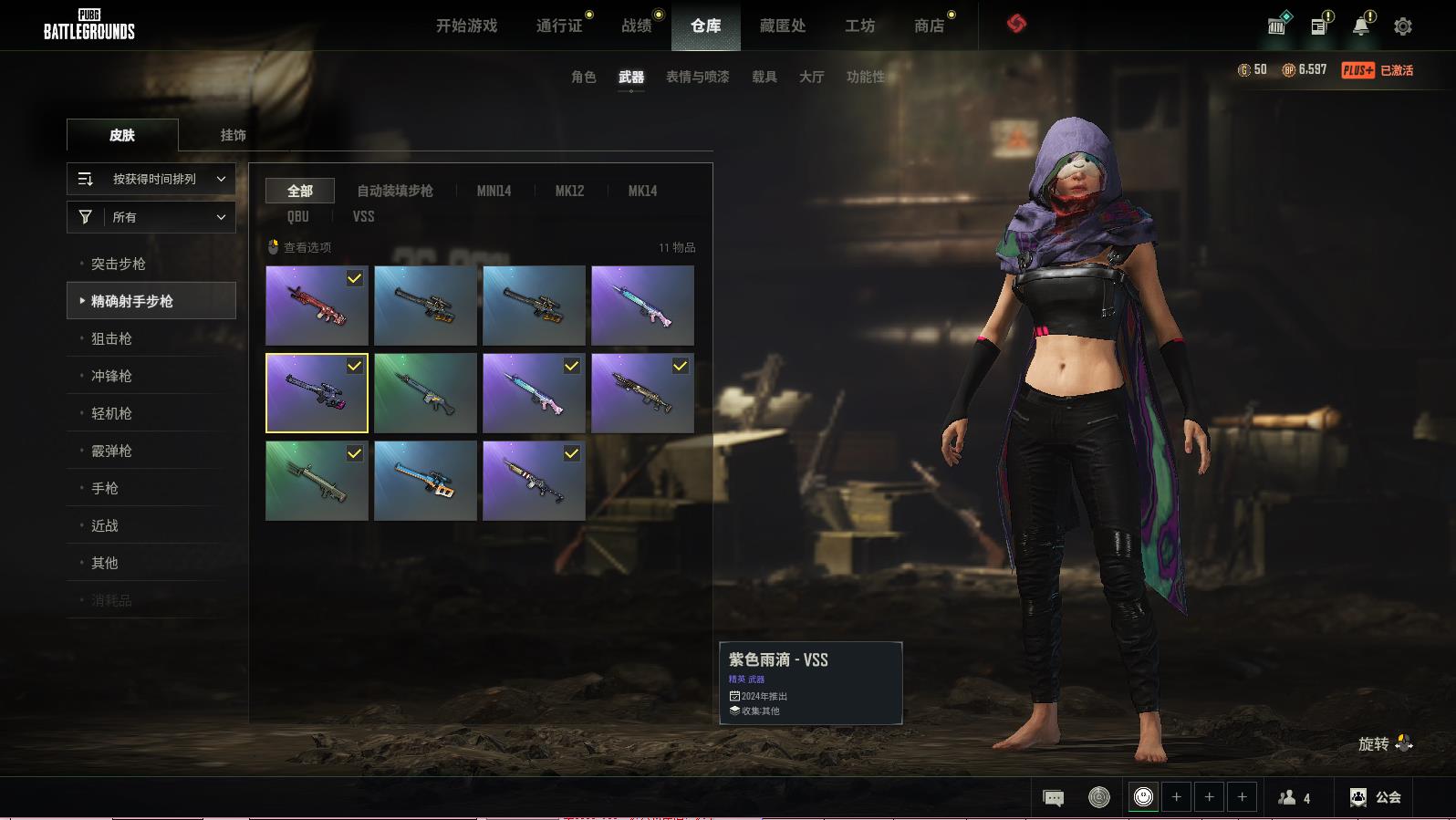
Task: Open the 公会 guild button
Action: pos(1375,797)
